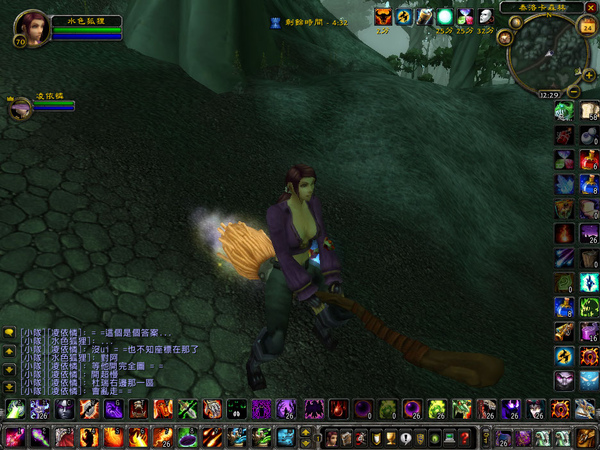The height and width of the screenshot is (450, 600).
Task: Click the bull head buff icon
Action: coord(383,17)
